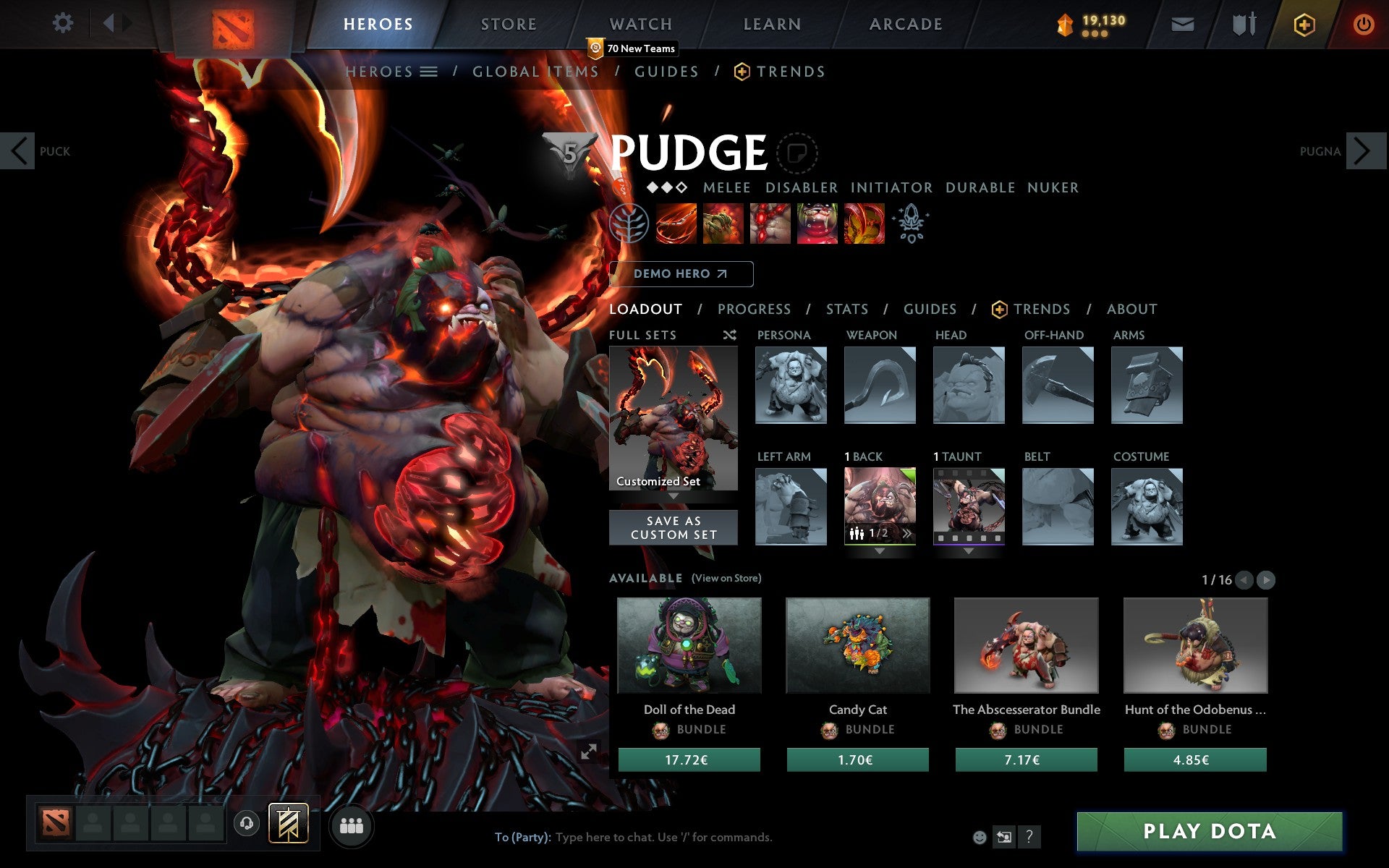Toggle the shuffle icon next to Full Sets
The image size is (1389, 868).
click(x=729, y=336)
